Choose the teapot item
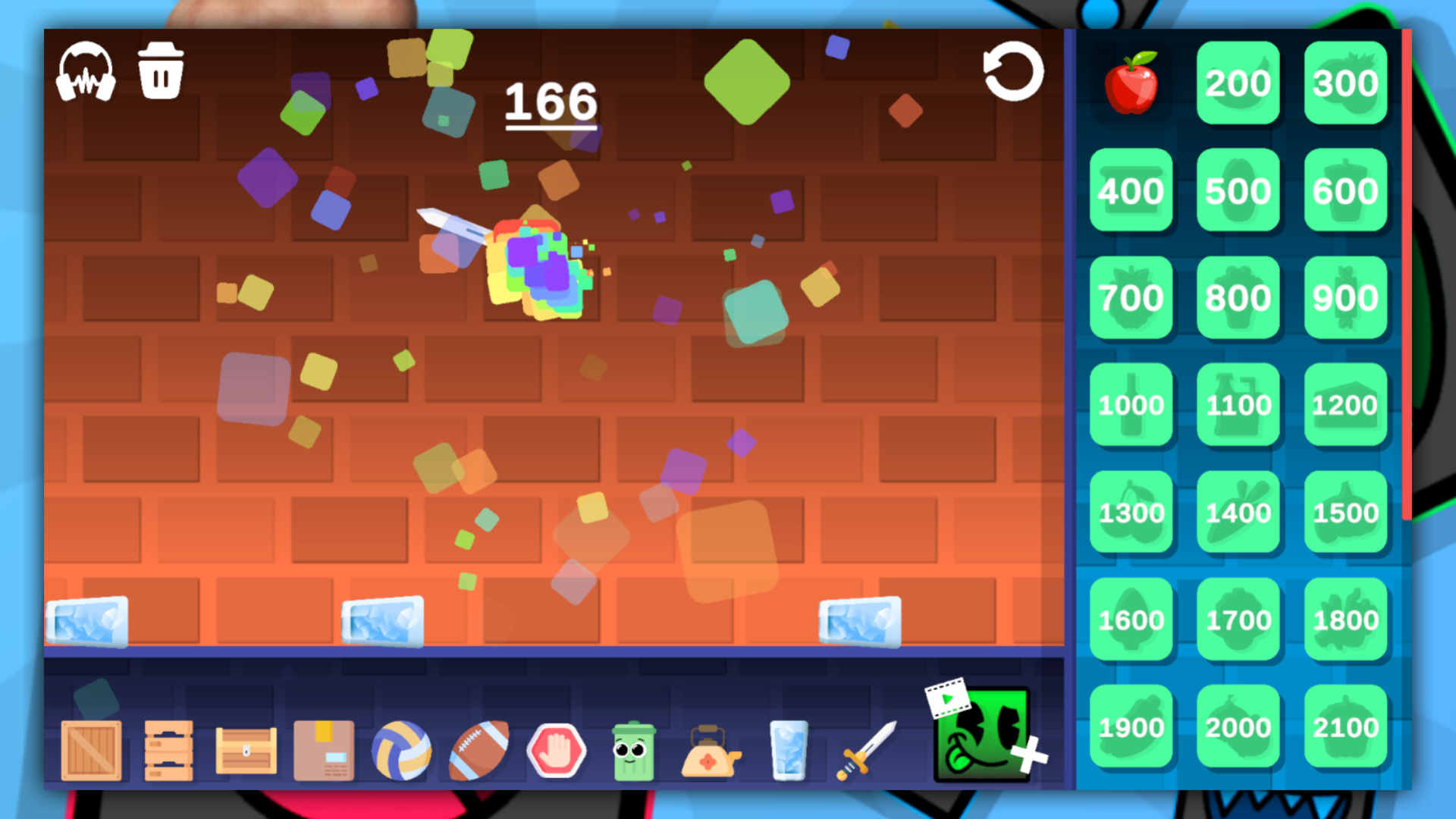 click(x=711, y=750)
